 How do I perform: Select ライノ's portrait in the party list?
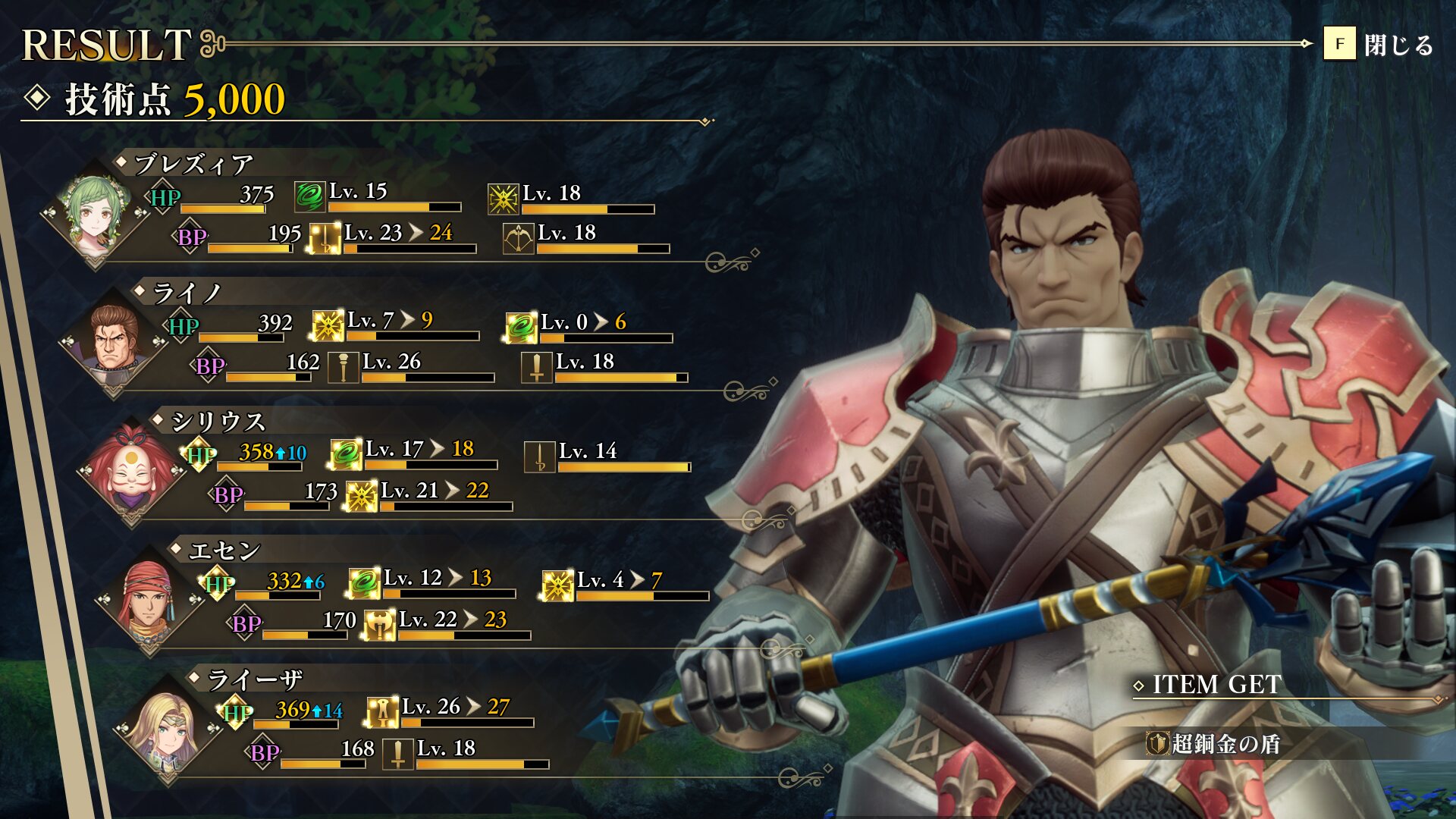(x=114, y=341)
